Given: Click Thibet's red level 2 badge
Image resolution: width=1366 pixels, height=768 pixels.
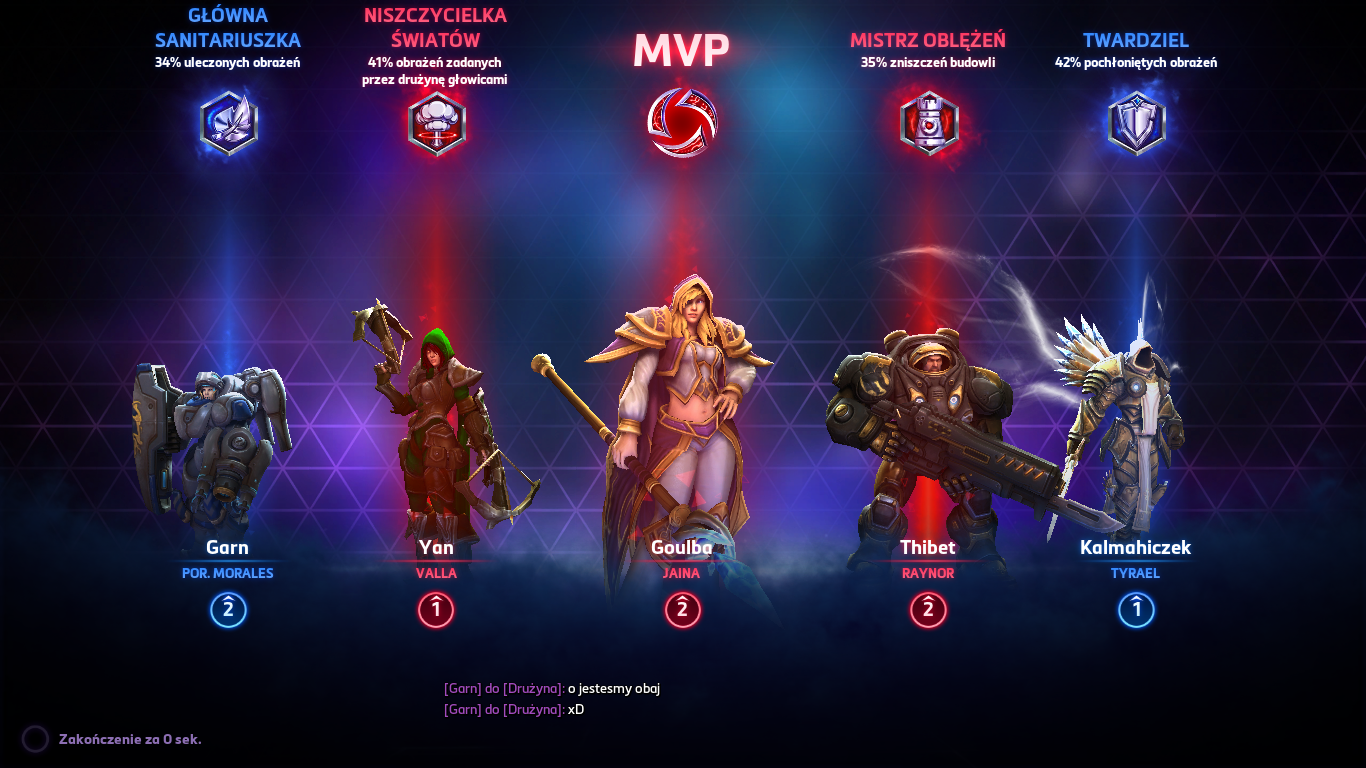Looking at the screenshot, I should (928, 611).
